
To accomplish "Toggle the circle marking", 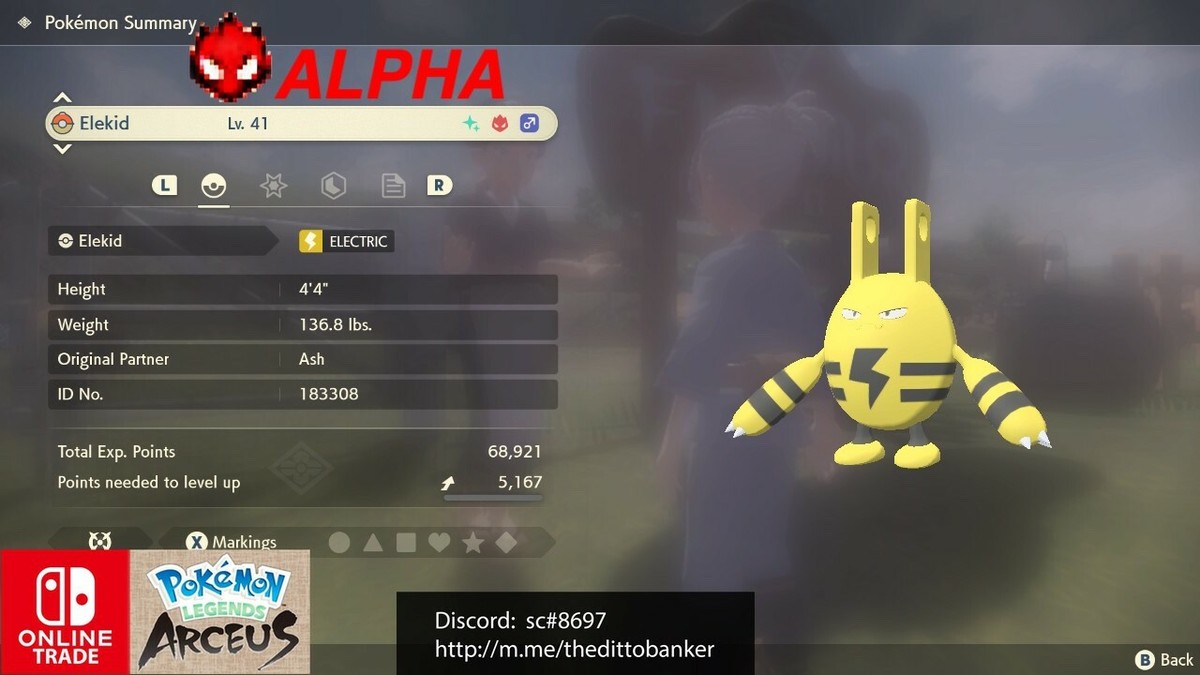I will pyautogui.click(x=340, y=542).
